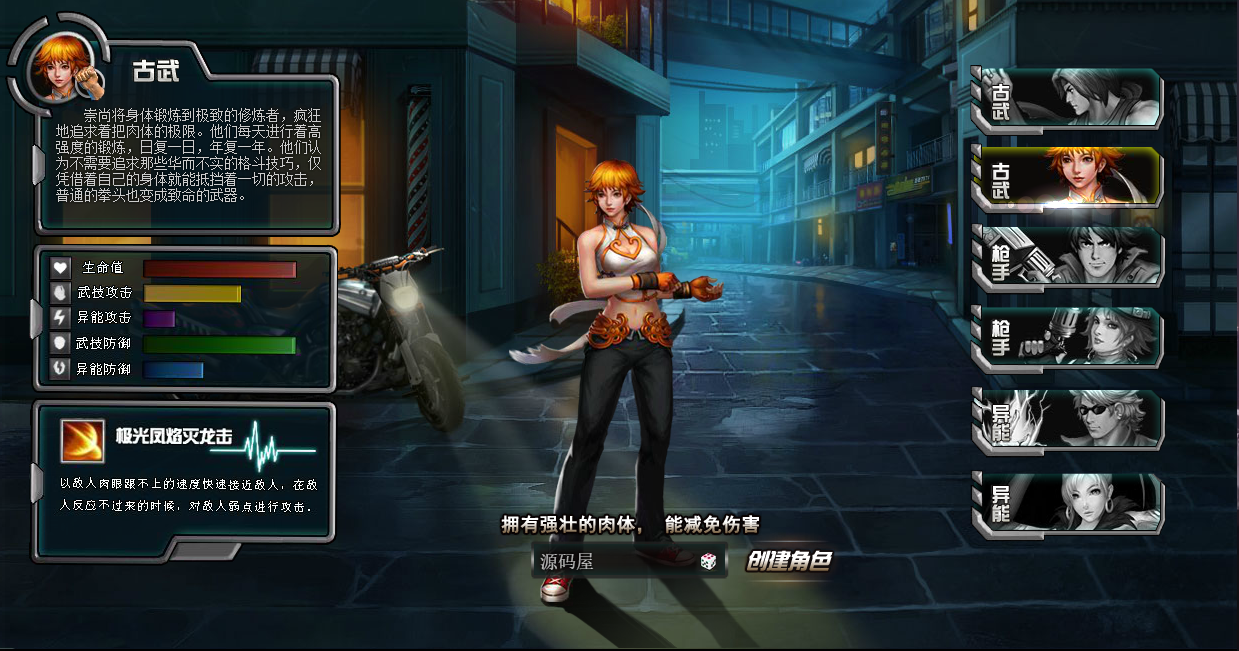Click the 极光凤焰灭龙击 skill icon
This screenshot has width=1239, height=651.
click(83, 440)
